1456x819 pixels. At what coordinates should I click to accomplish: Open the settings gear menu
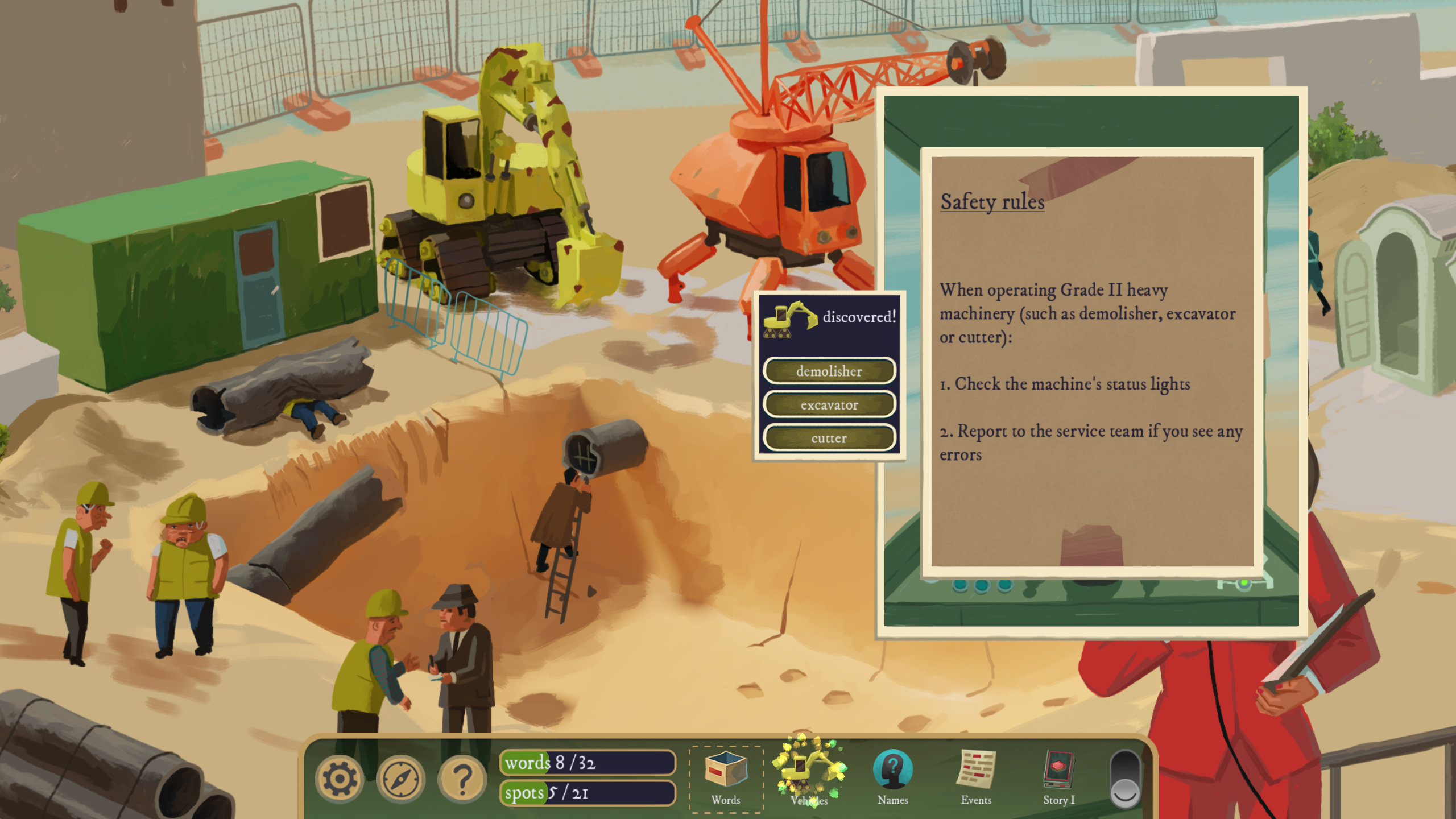[x=339, y=779]
